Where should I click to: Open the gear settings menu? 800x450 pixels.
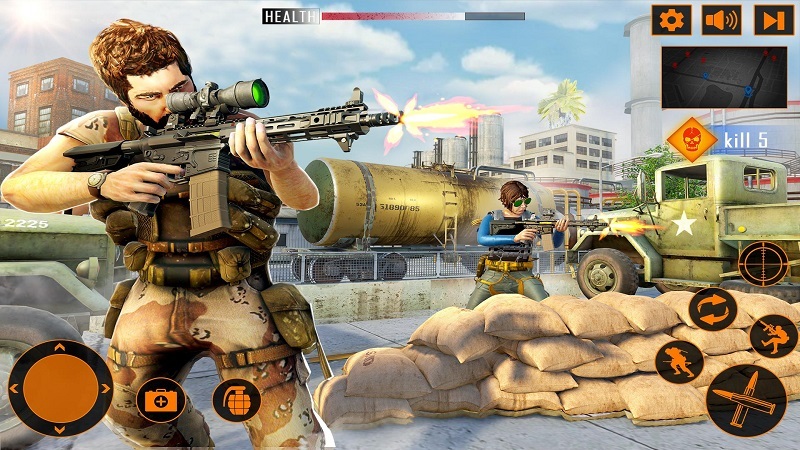(671, 20)
